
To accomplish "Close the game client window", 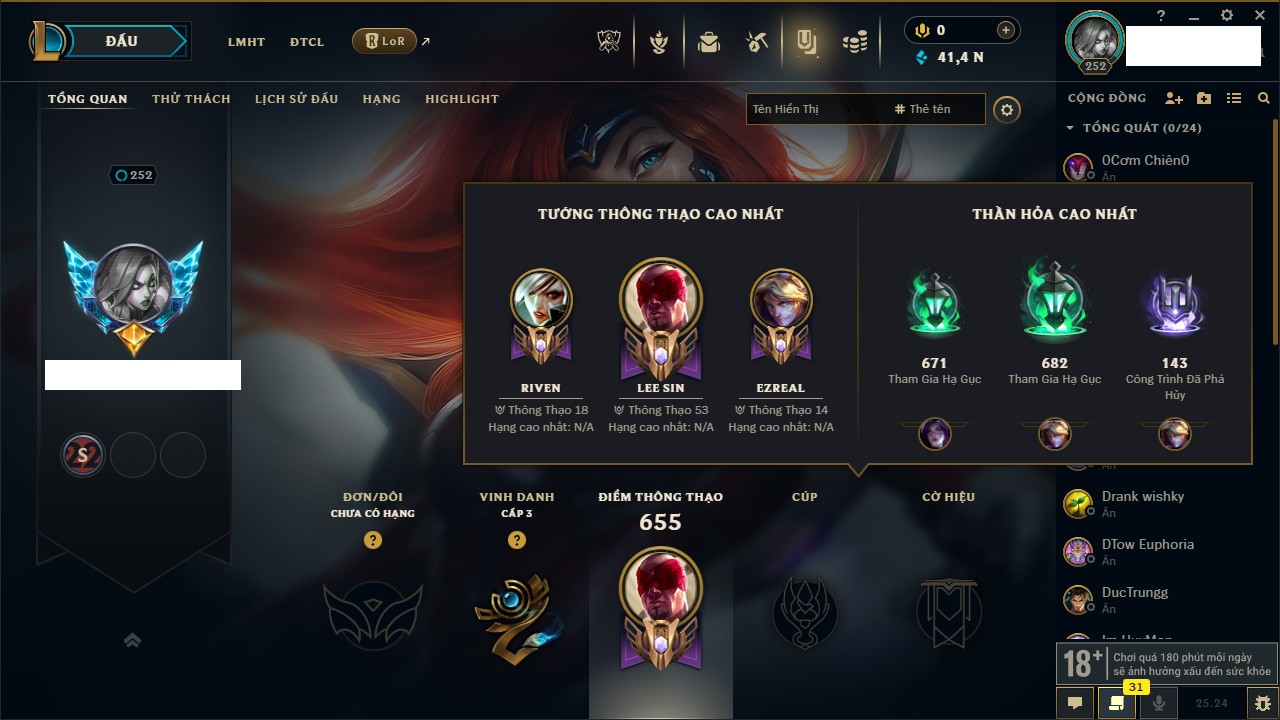I will pyautogui.click(x=1259, y=15).
